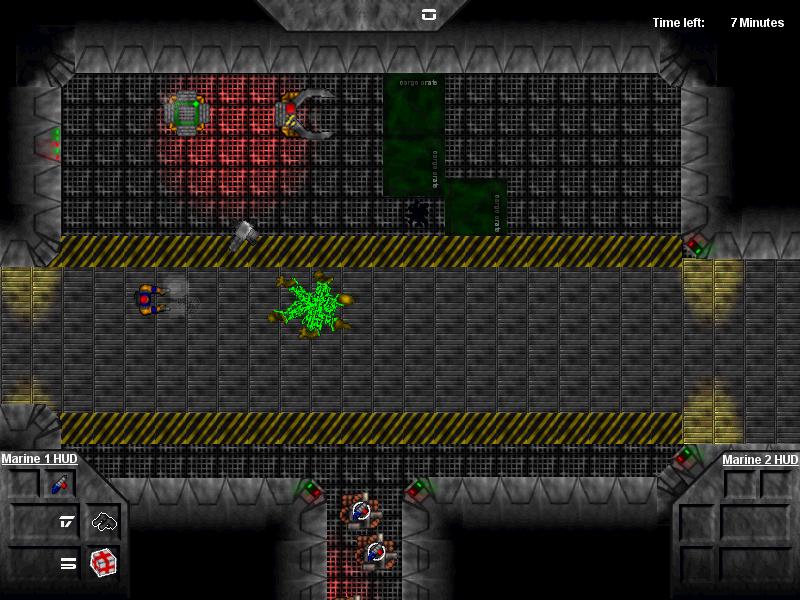Click the Marine 1 HUD label
This screenshot has height=600, width=800.
point(39,459)
